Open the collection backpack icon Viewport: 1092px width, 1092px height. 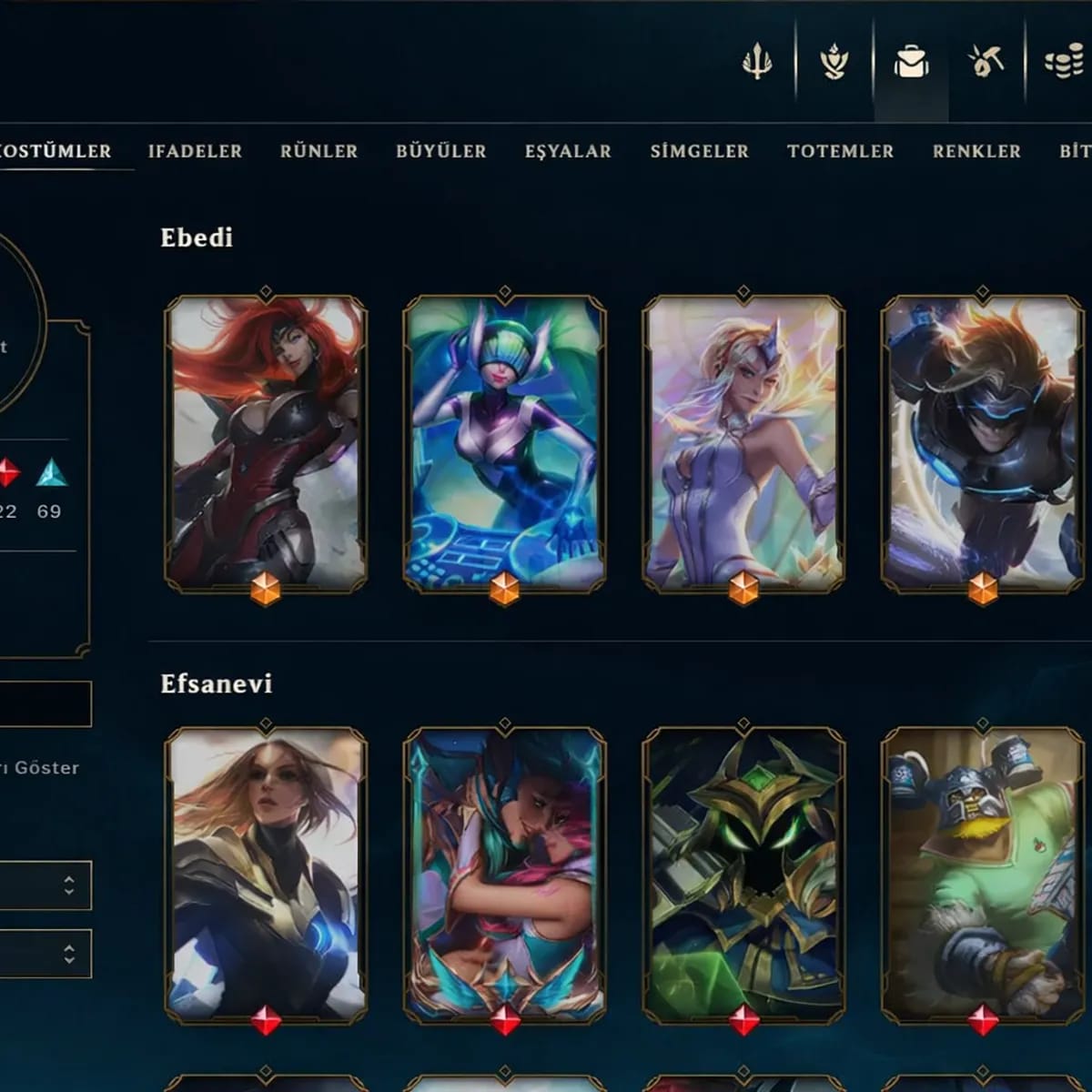point(910,62)
